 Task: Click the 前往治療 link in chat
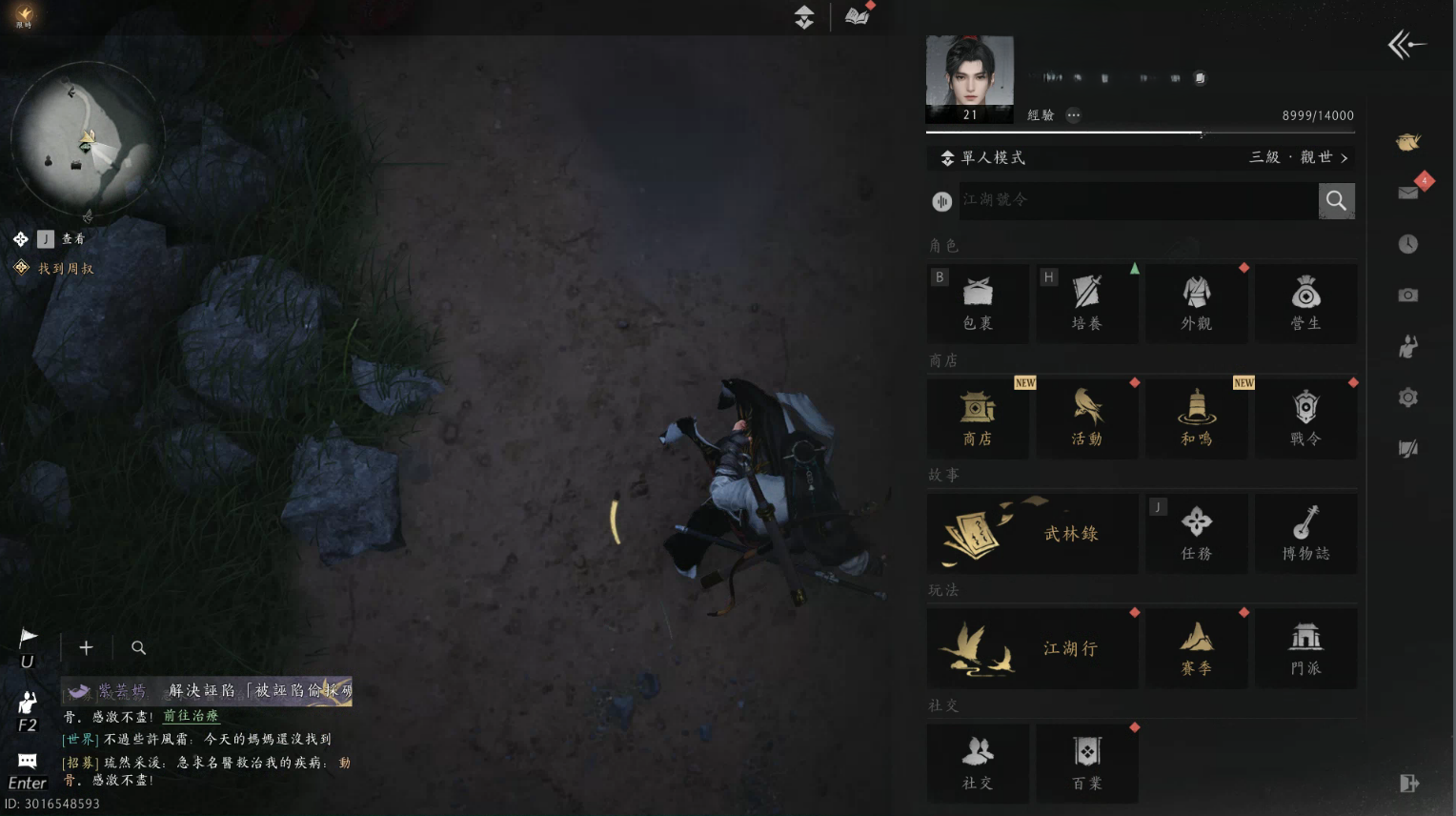192,716
